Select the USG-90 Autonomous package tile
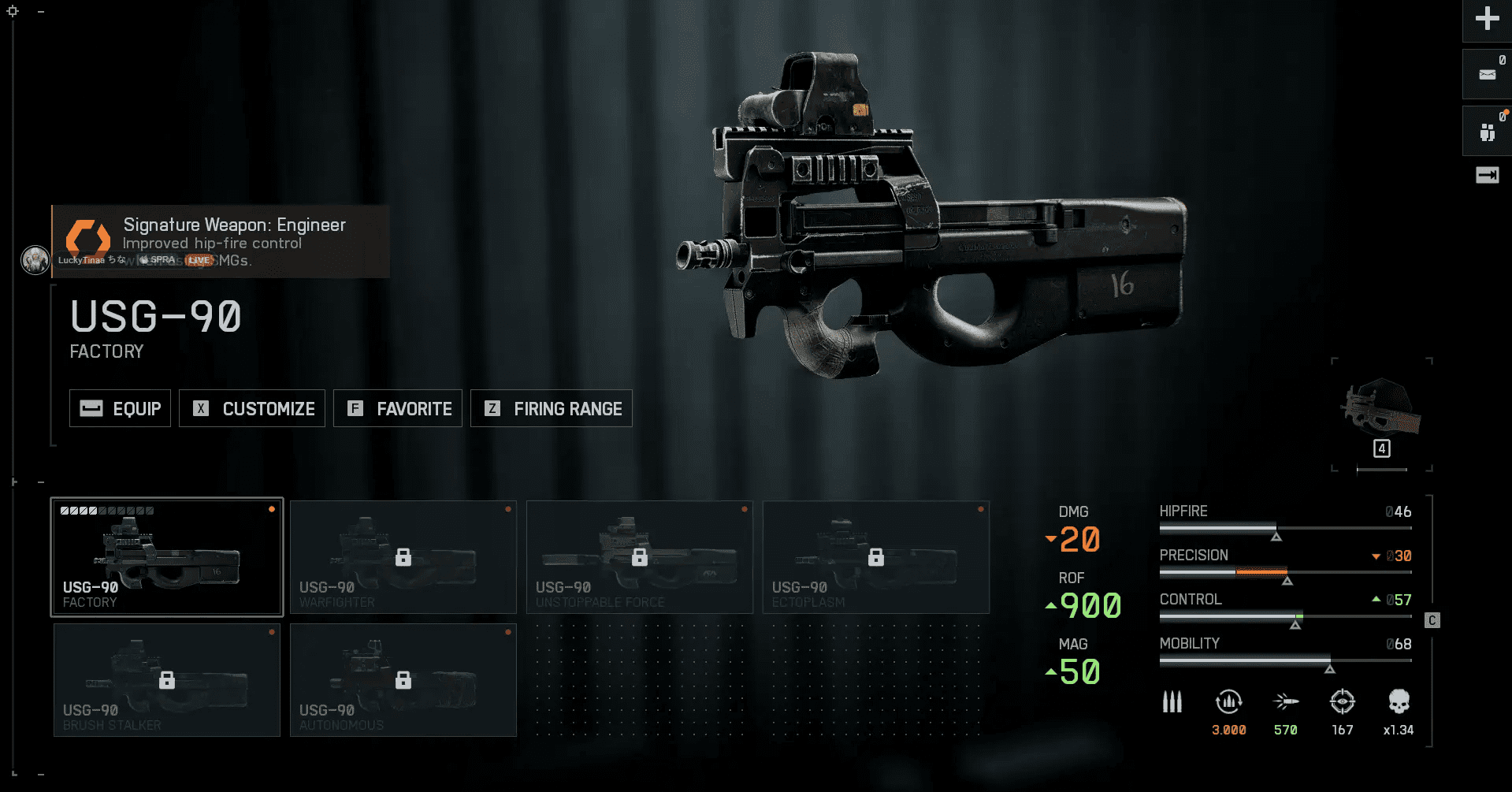The height and width of the screenshot is (792, 1512). 403,680
